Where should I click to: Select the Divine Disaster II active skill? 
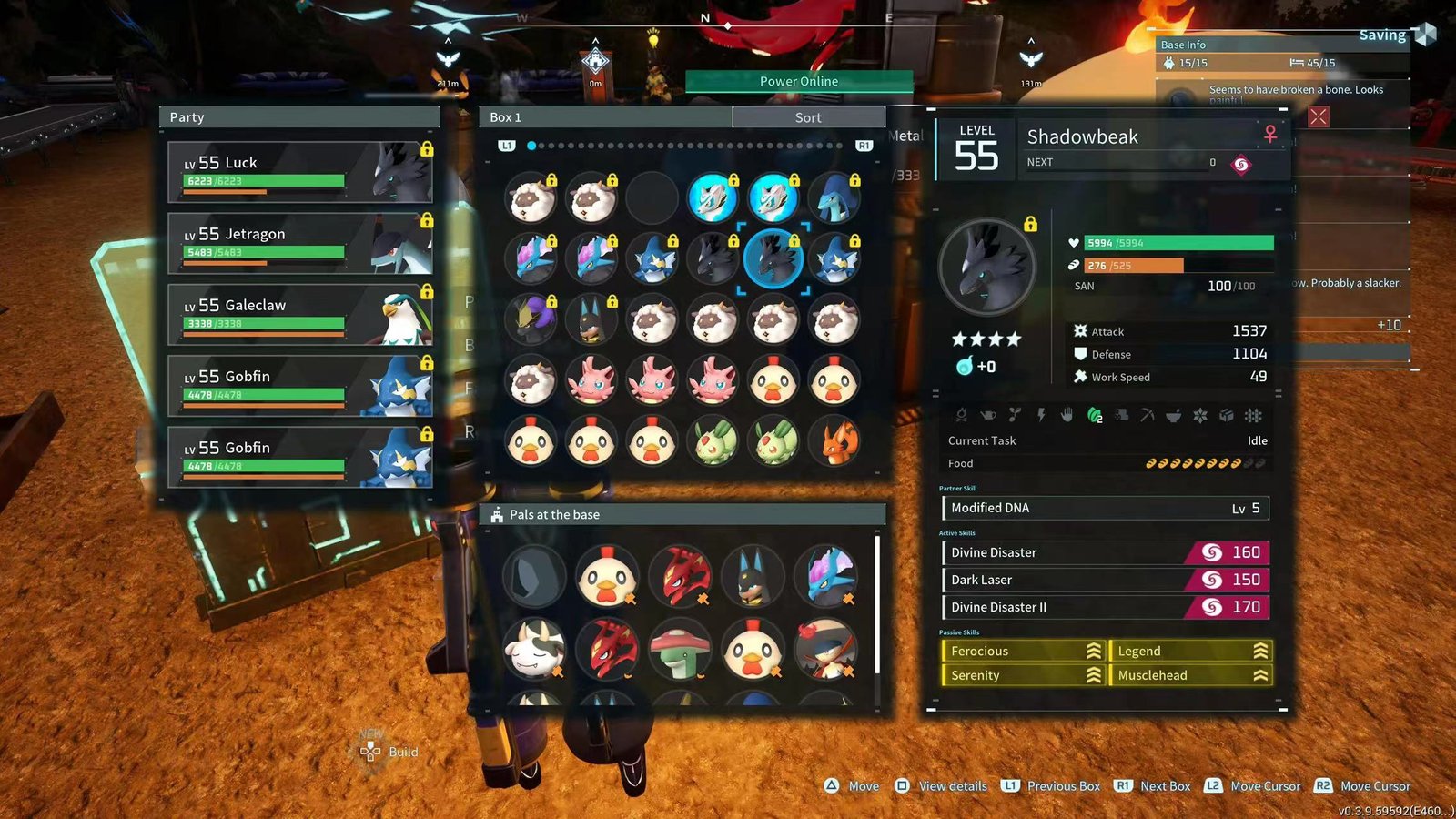coord(1105,607)
